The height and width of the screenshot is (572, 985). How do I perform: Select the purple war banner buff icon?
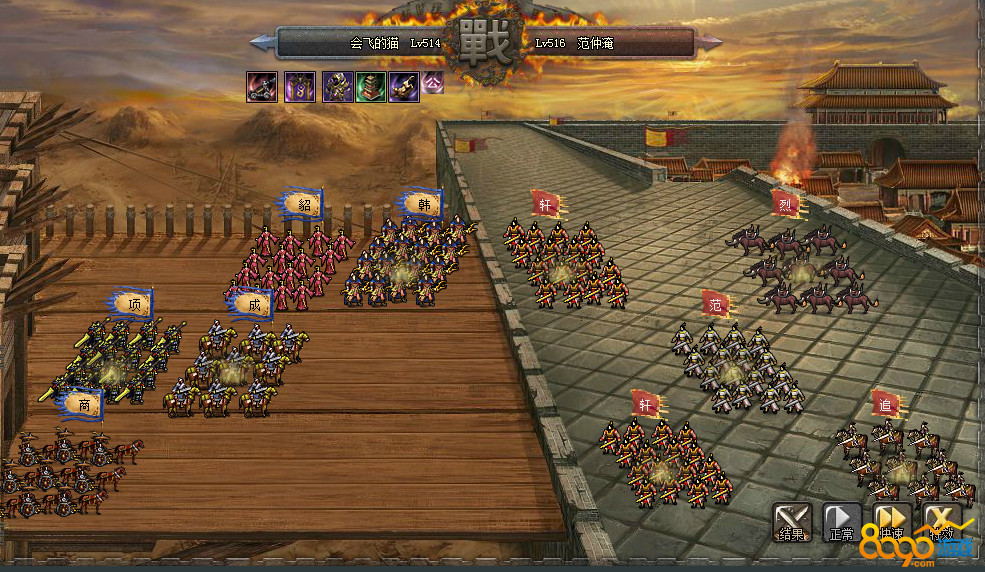(300, 87)
